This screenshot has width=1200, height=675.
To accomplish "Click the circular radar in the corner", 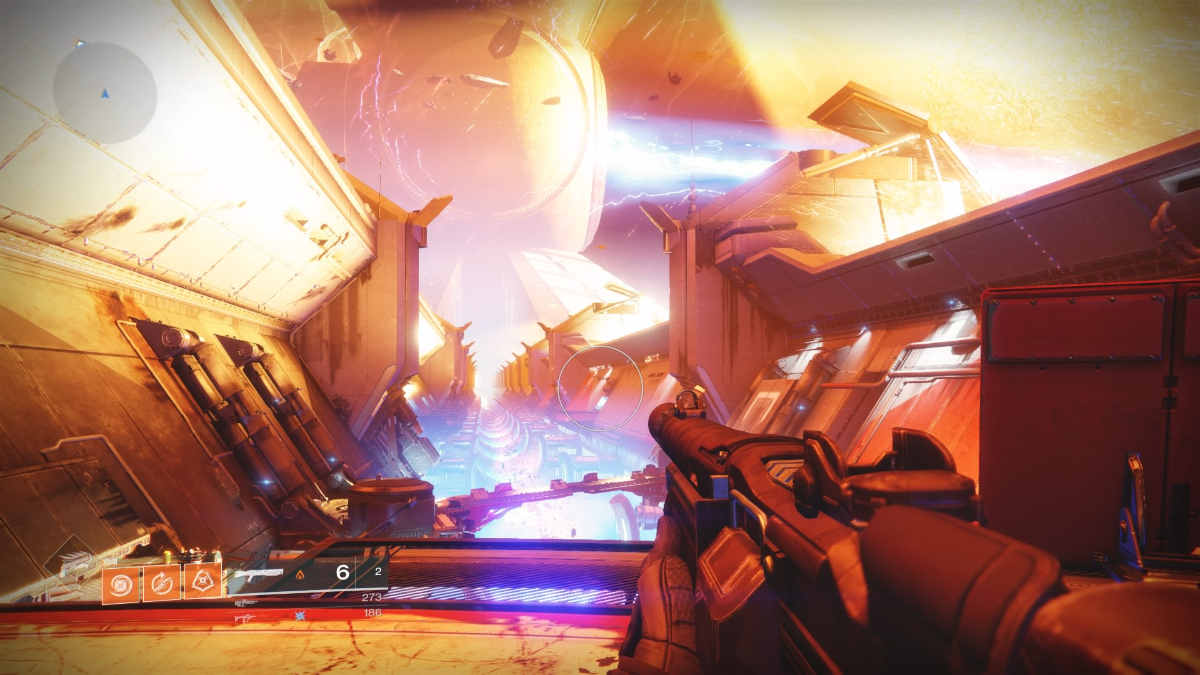I will (105, 92).
